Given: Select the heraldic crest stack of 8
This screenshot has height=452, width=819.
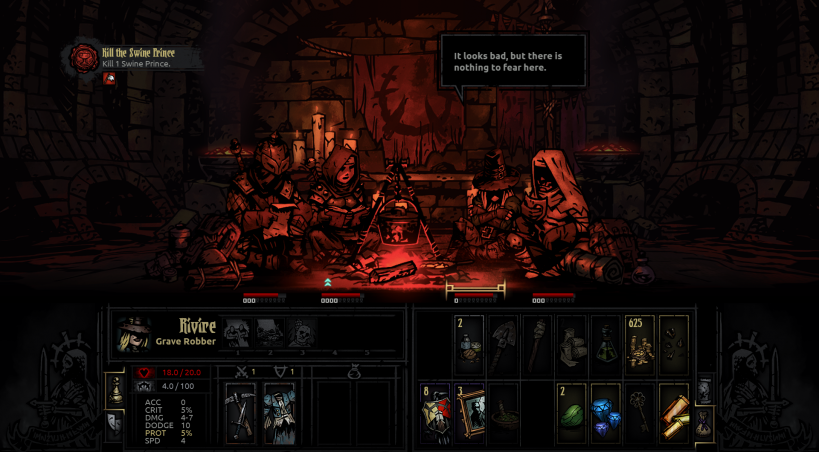Looking at the screenshot, I should coord(436,412).
